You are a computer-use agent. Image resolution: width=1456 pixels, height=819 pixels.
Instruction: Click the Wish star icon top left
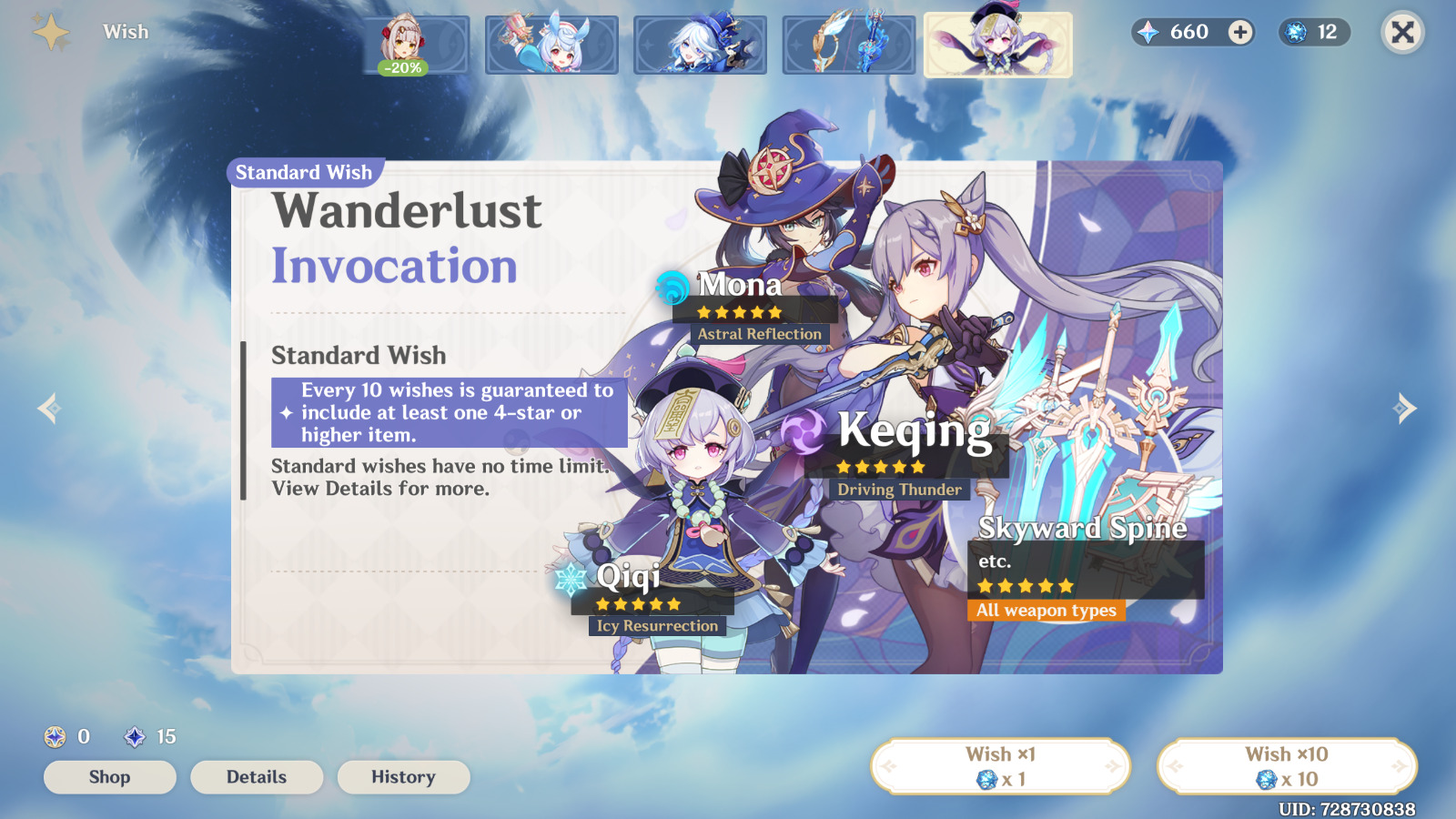tap(50, 30)
